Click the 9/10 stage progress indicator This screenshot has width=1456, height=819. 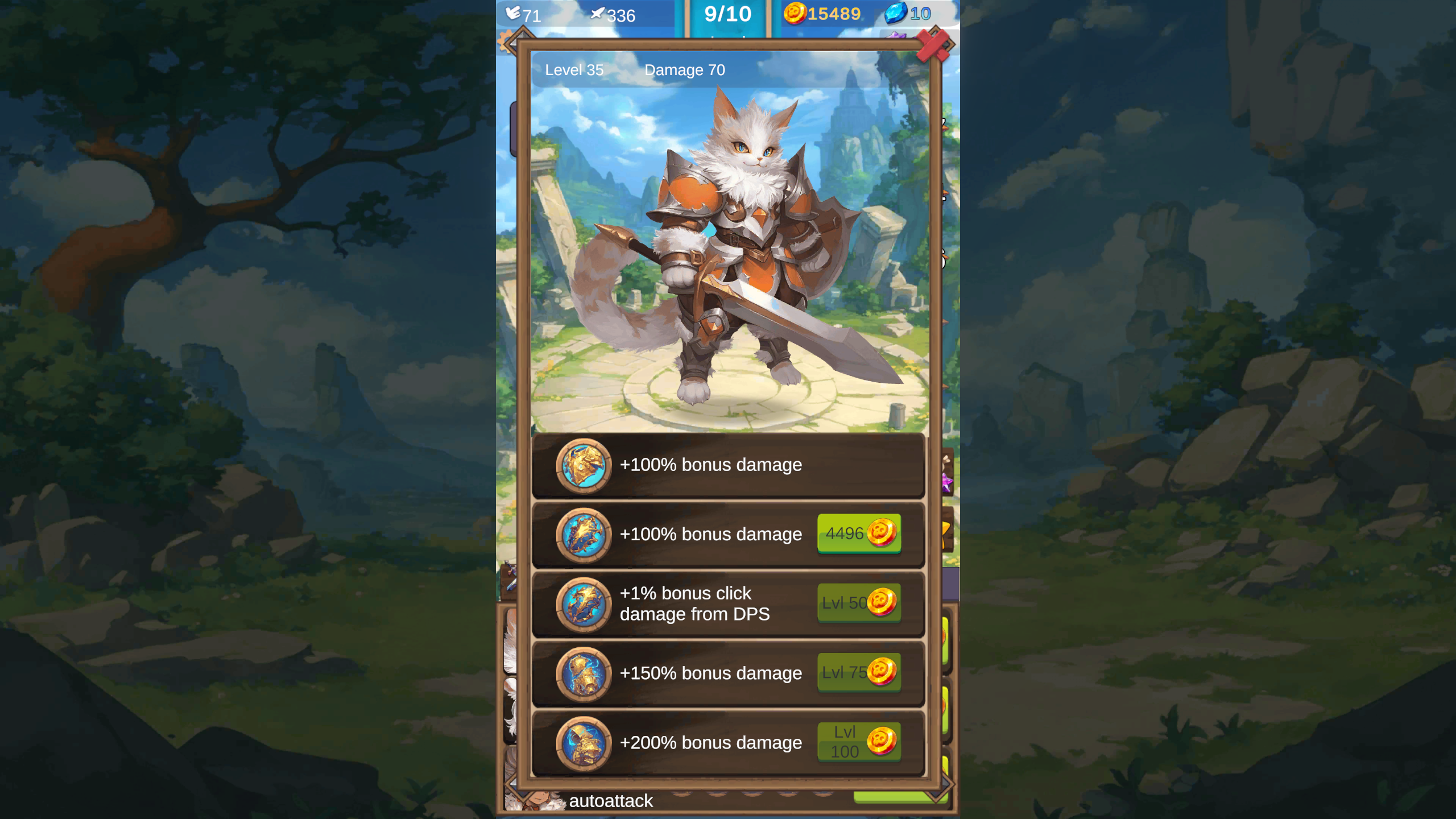[728, 14]
